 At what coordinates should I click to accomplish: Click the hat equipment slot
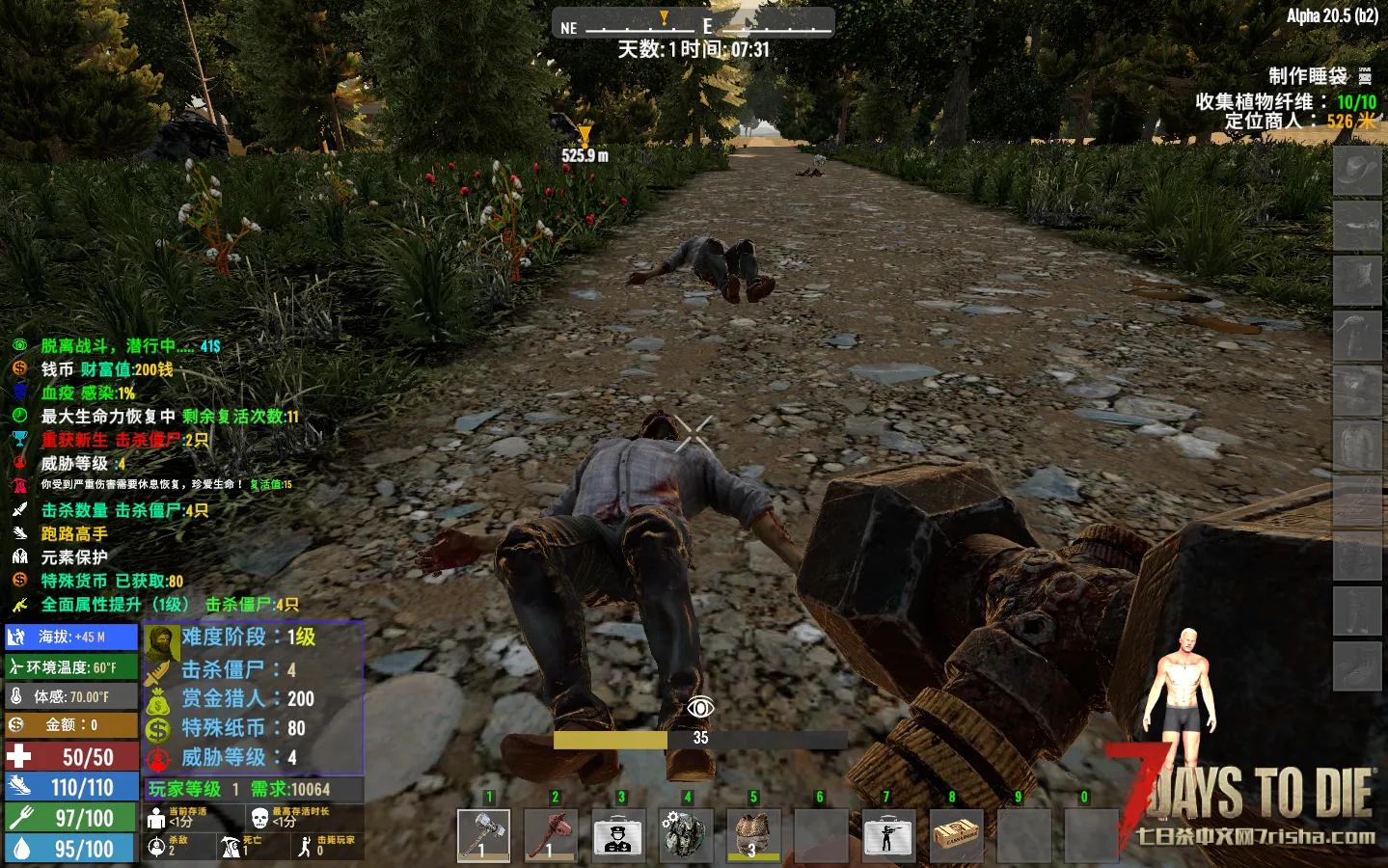[x=1356, y=173]
